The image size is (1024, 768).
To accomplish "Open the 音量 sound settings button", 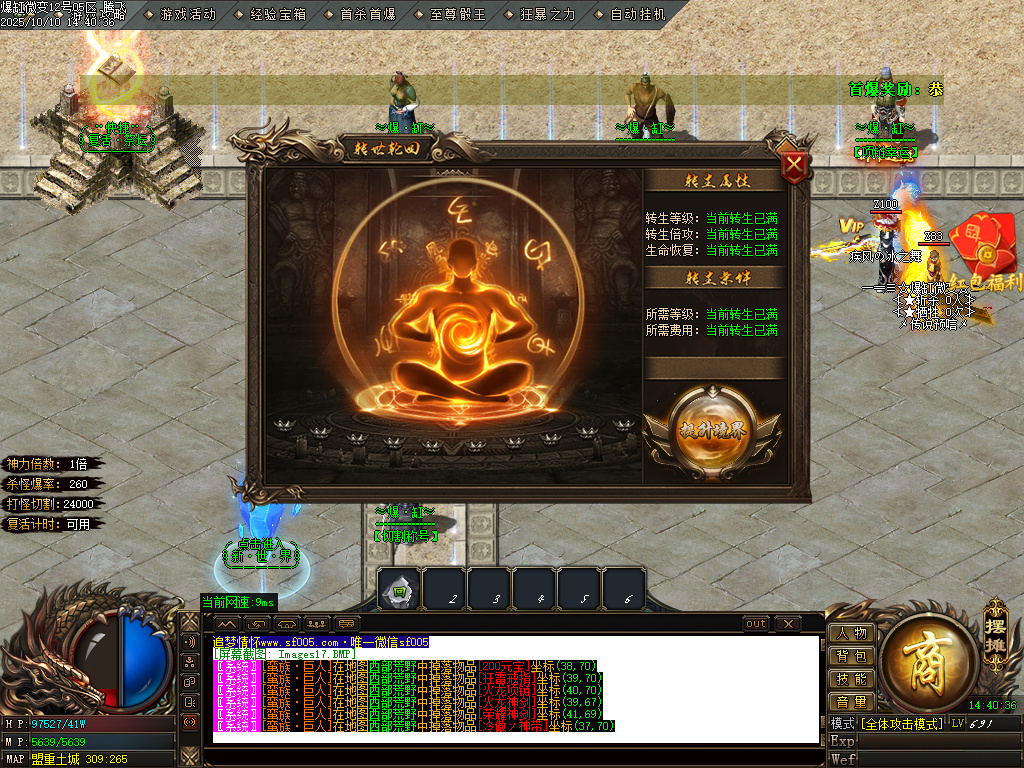I will pyautogui.click(x=851, y=702).
